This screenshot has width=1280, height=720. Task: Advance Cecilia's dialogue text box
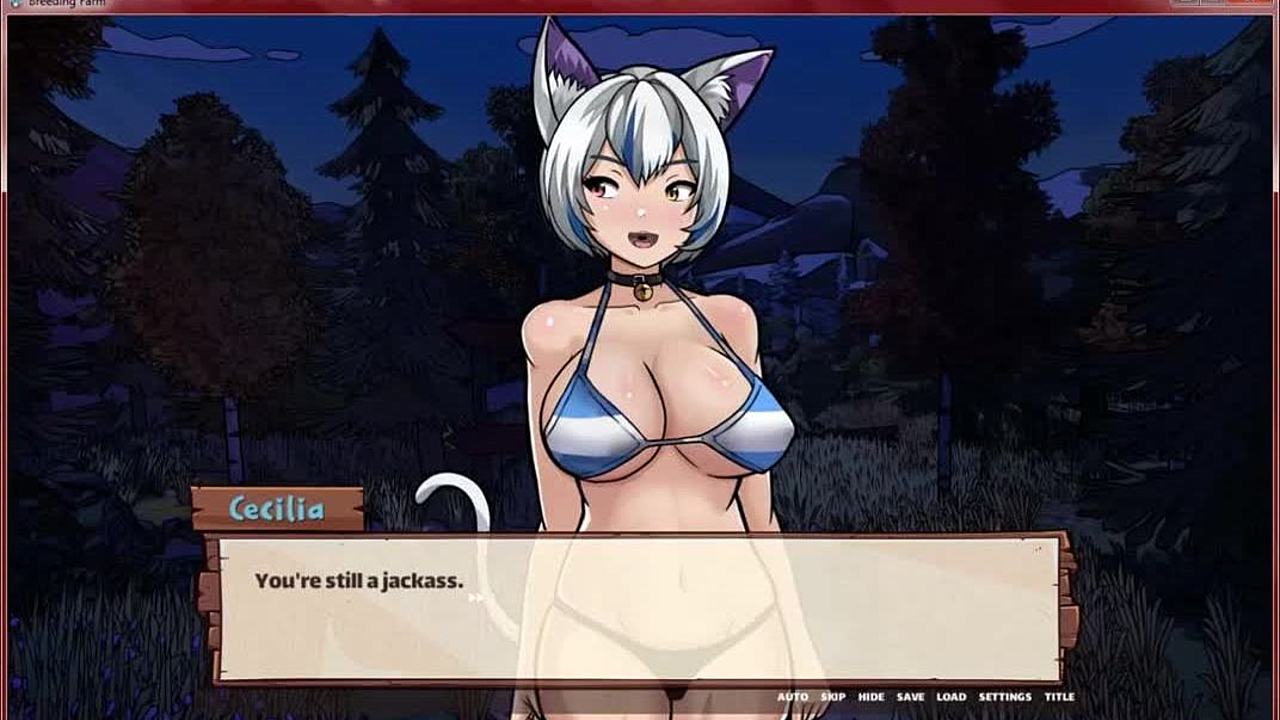tap(638, 608)
